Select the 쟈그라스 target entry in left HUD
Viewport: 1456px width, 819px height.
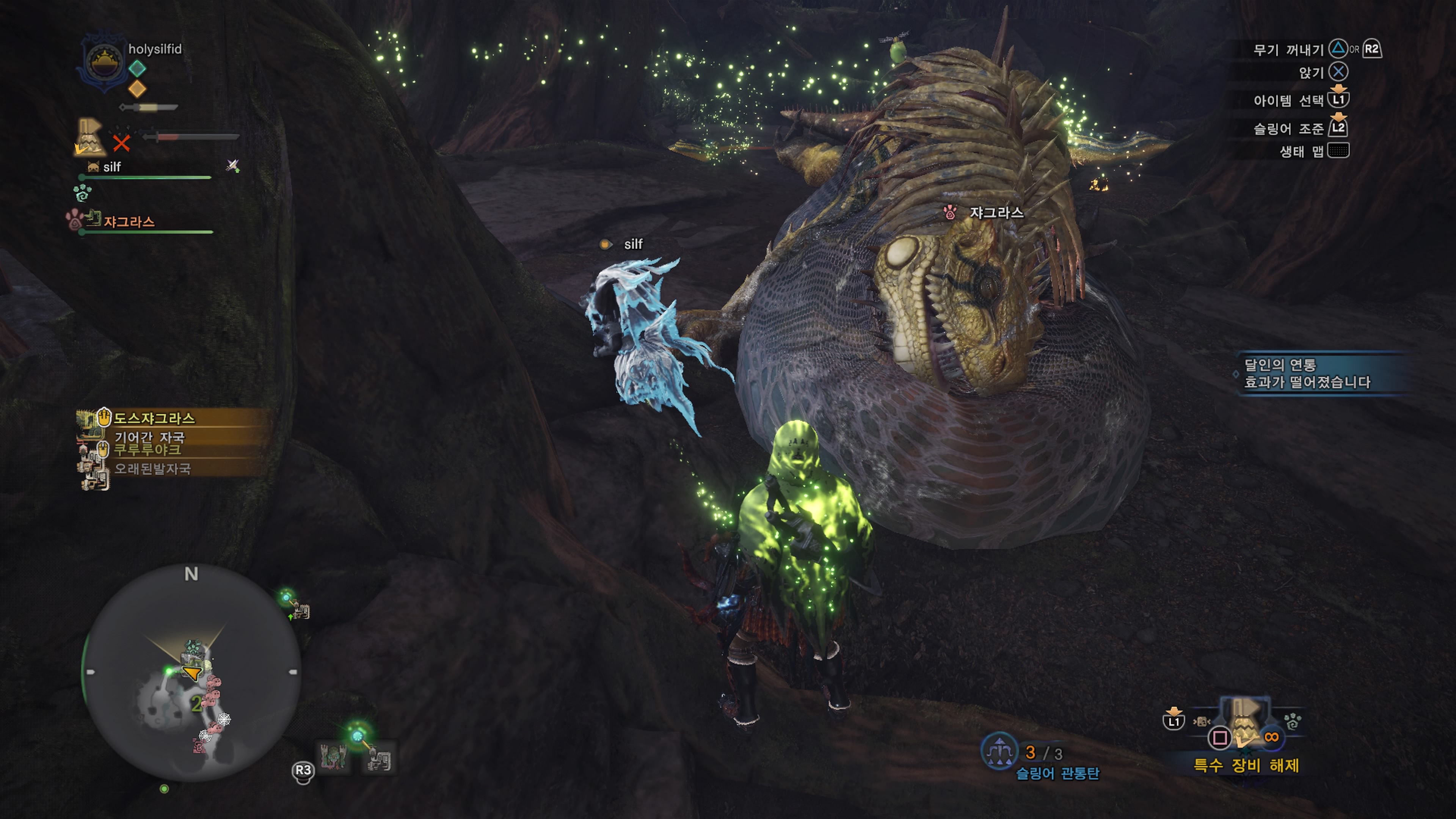pyautogui.click(x=129, y=221)
